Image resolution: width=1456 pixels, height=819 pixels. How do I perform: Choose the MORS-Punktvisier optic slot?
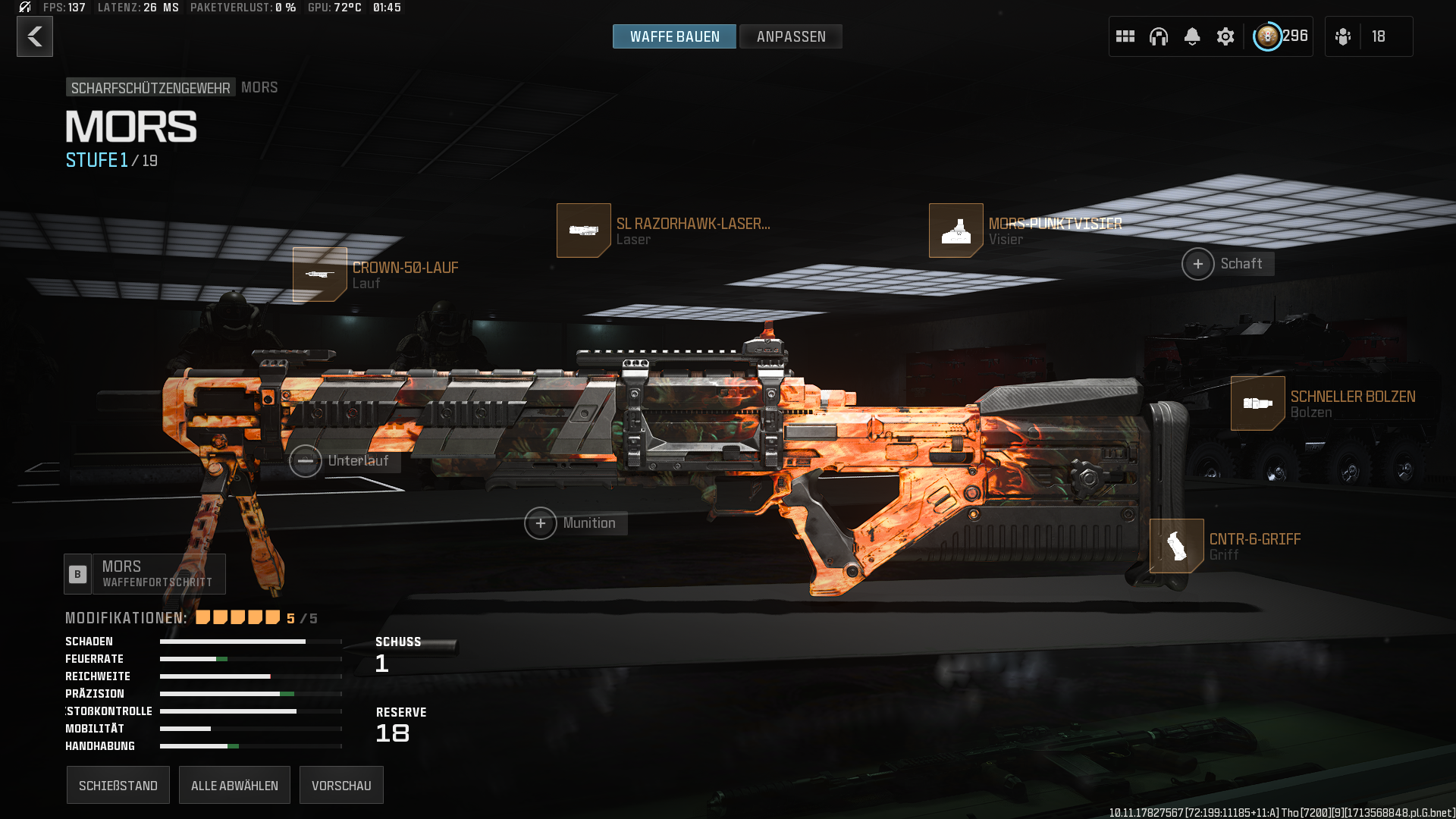(x=956, y=231)
